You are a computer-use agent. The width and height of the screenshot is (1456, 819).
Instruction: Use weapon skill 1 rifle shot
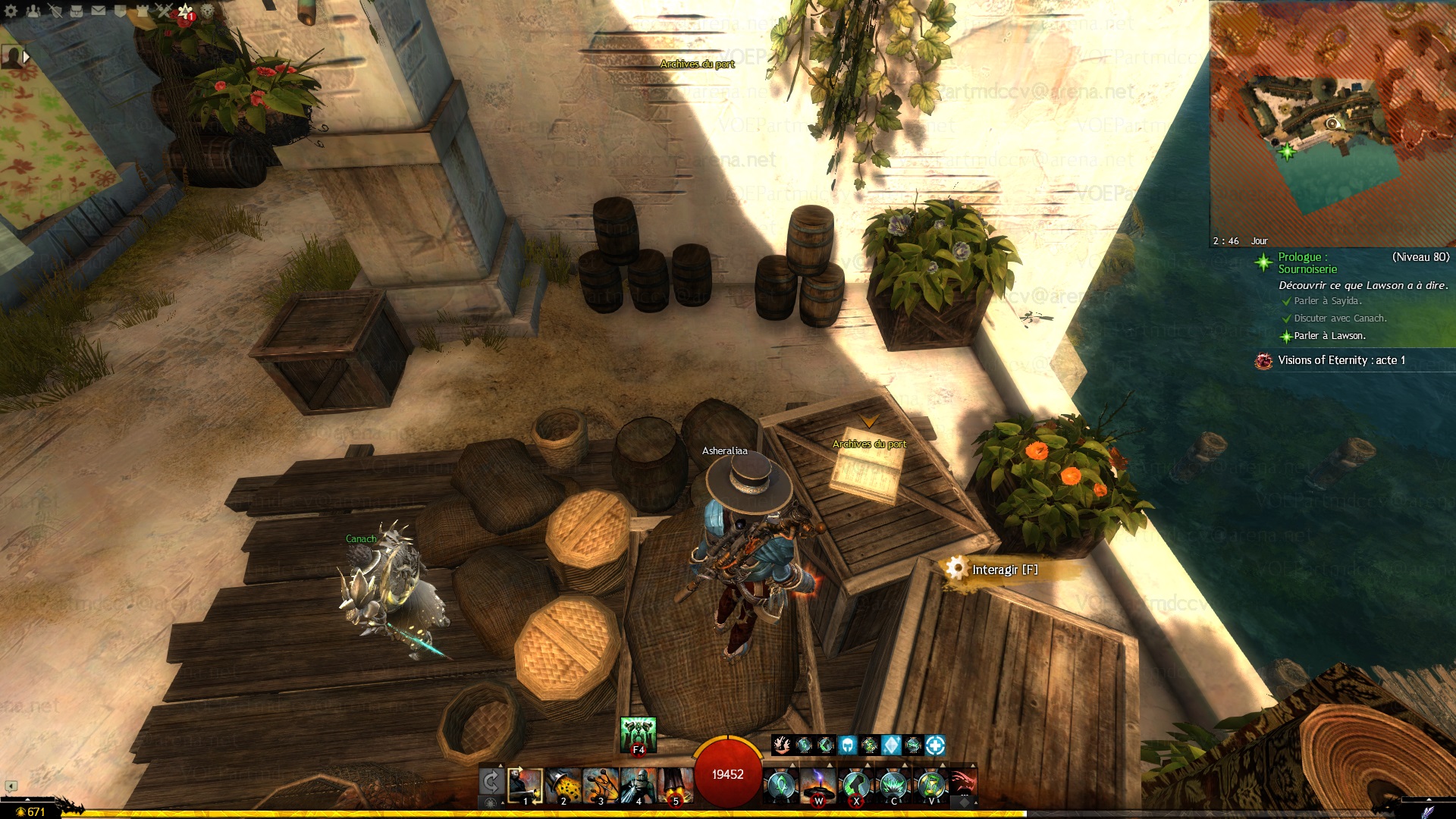525,786
